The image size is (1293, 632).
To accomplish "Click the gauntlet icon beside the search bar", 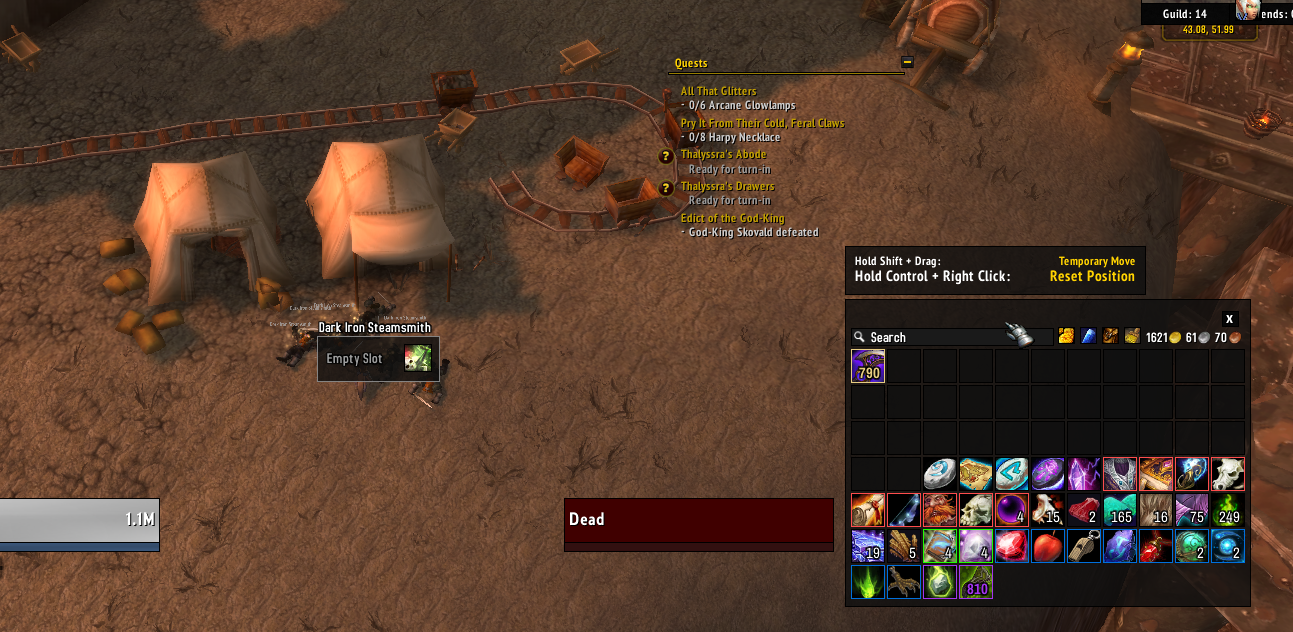I will coord(1019,336).
